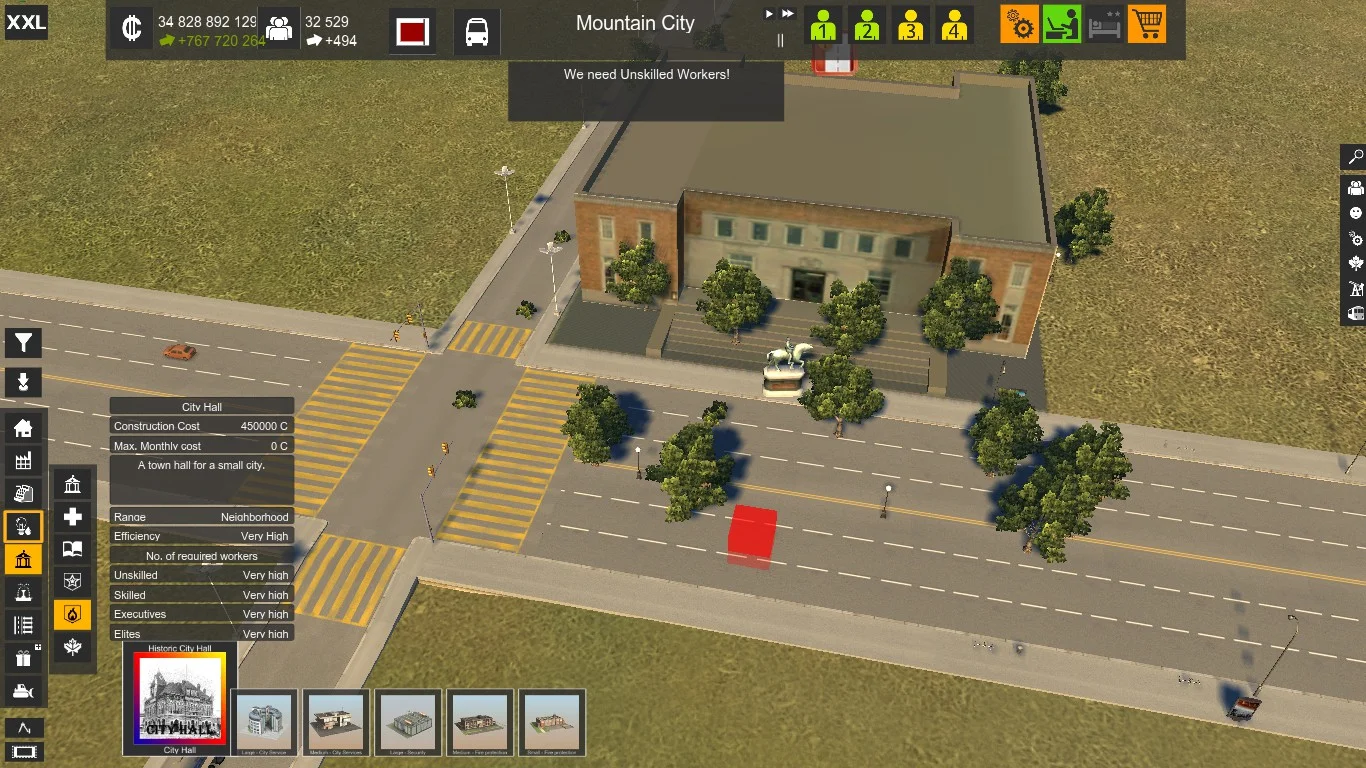Open the housing zone build category

click(23, 429)
